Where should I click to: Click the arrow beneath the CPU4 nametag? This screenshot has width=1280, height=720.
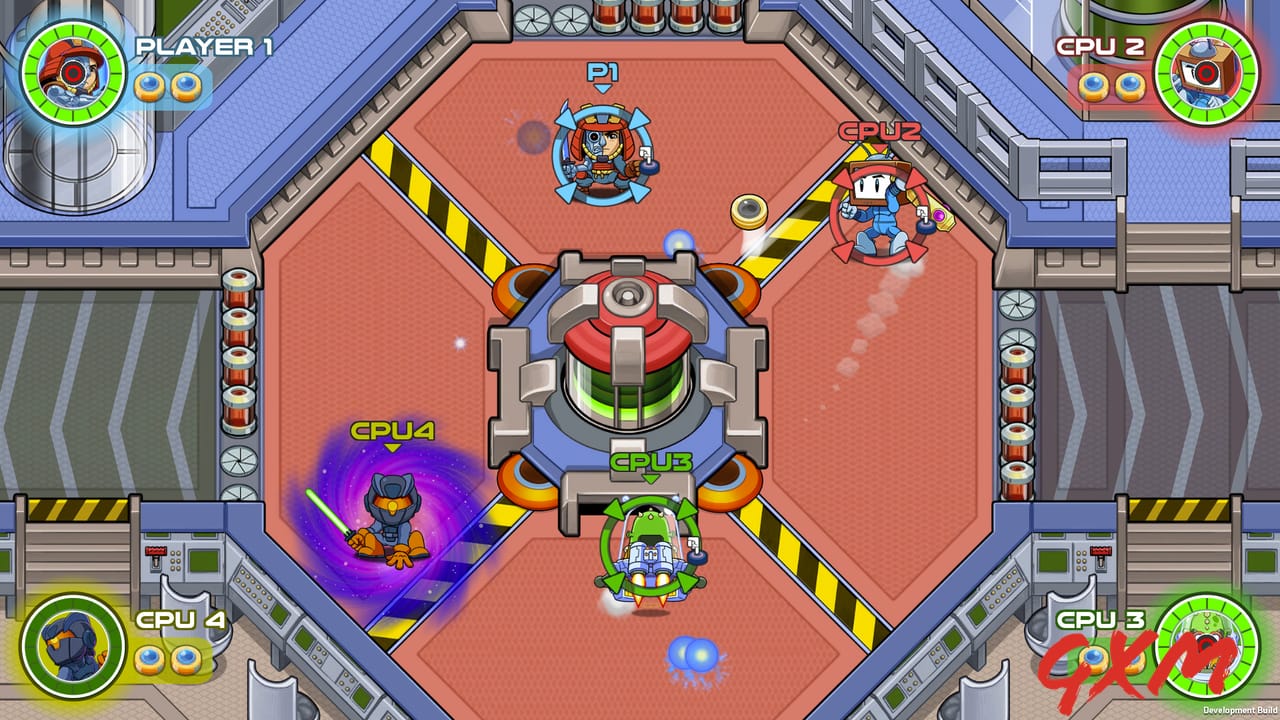pyautogui.click(x=390, y=448)
